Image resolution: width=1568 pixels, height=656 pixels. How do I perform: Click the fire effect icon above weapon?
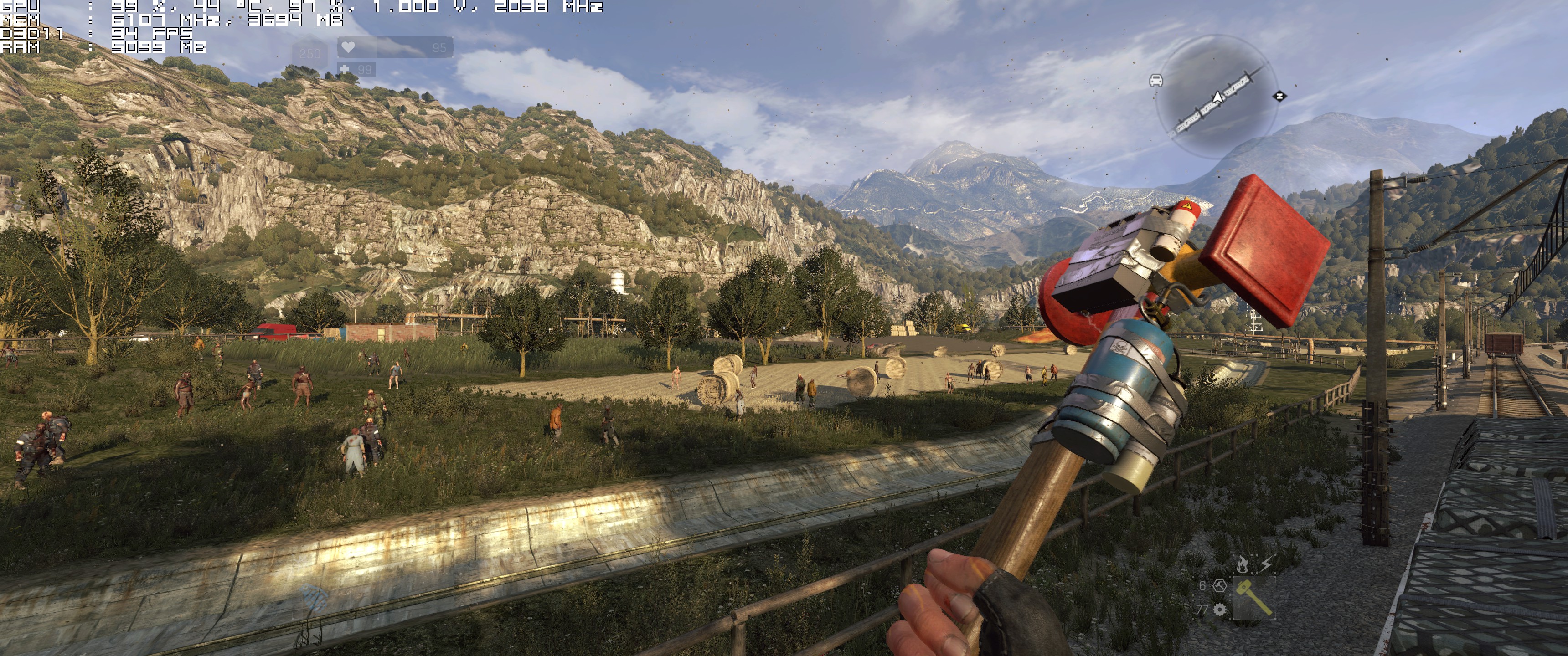(x=1243, y=565)
